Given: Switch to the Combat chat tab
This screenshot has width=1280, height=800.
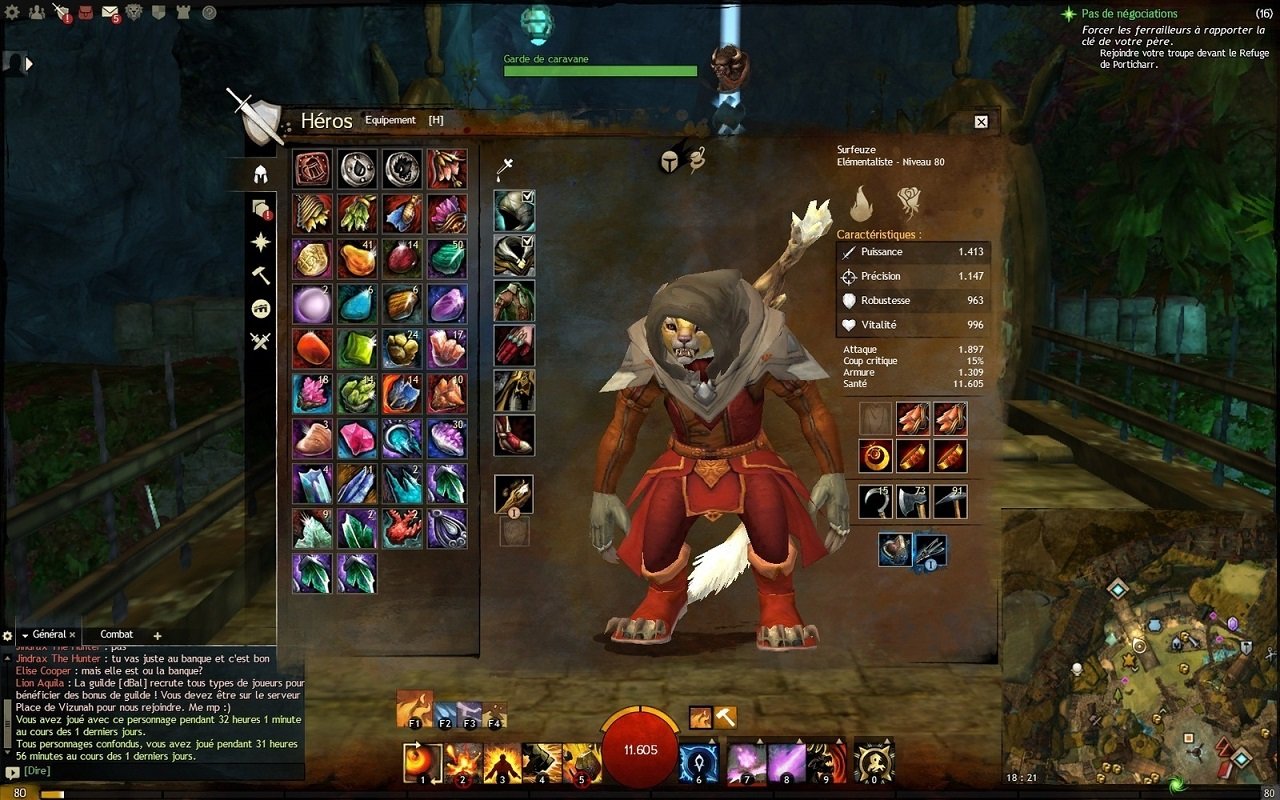Looking at the screenshot, I should coord(115,634).
